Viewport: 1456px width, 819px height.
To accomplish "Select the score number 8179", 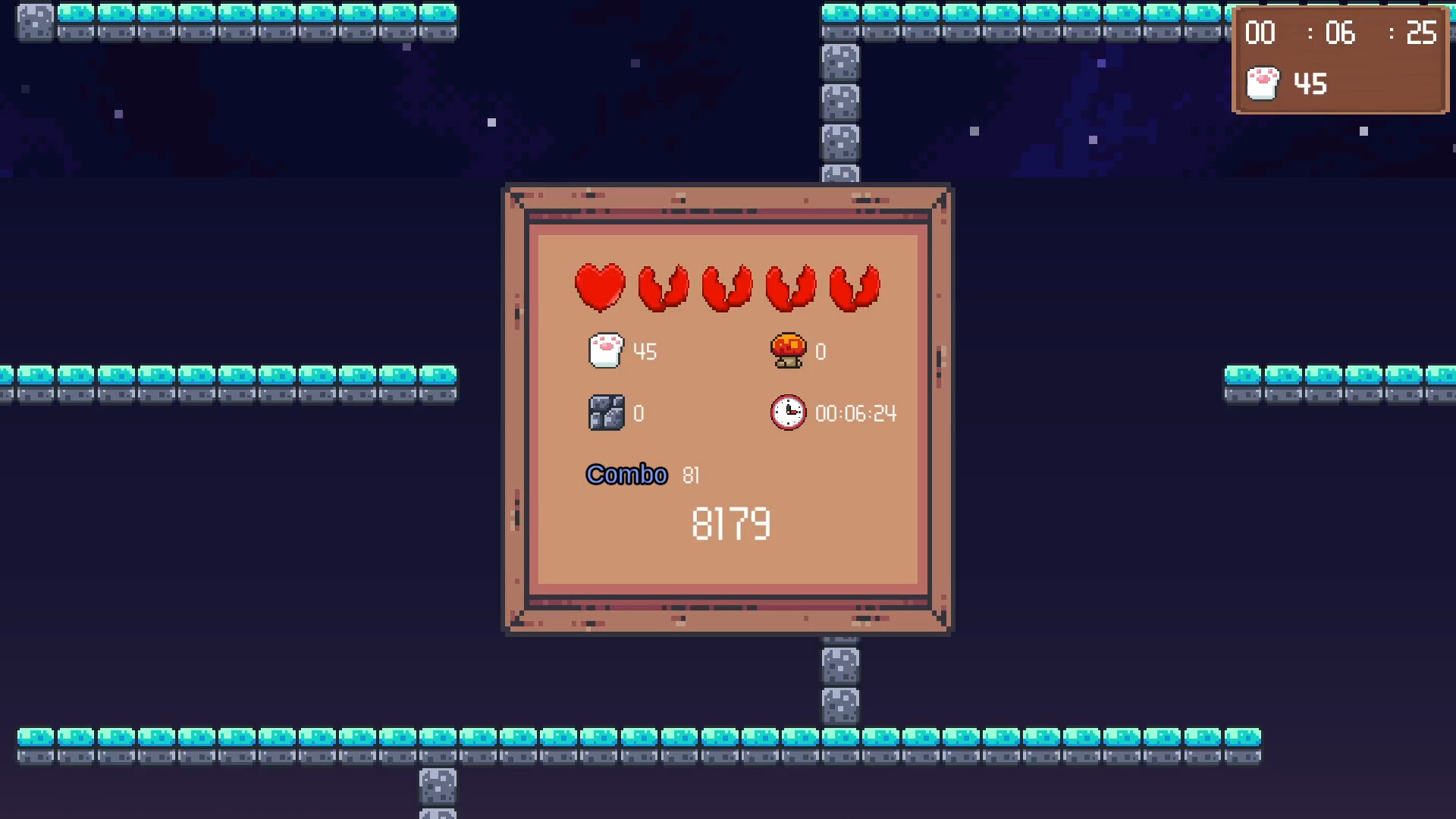I will [730, 523].
